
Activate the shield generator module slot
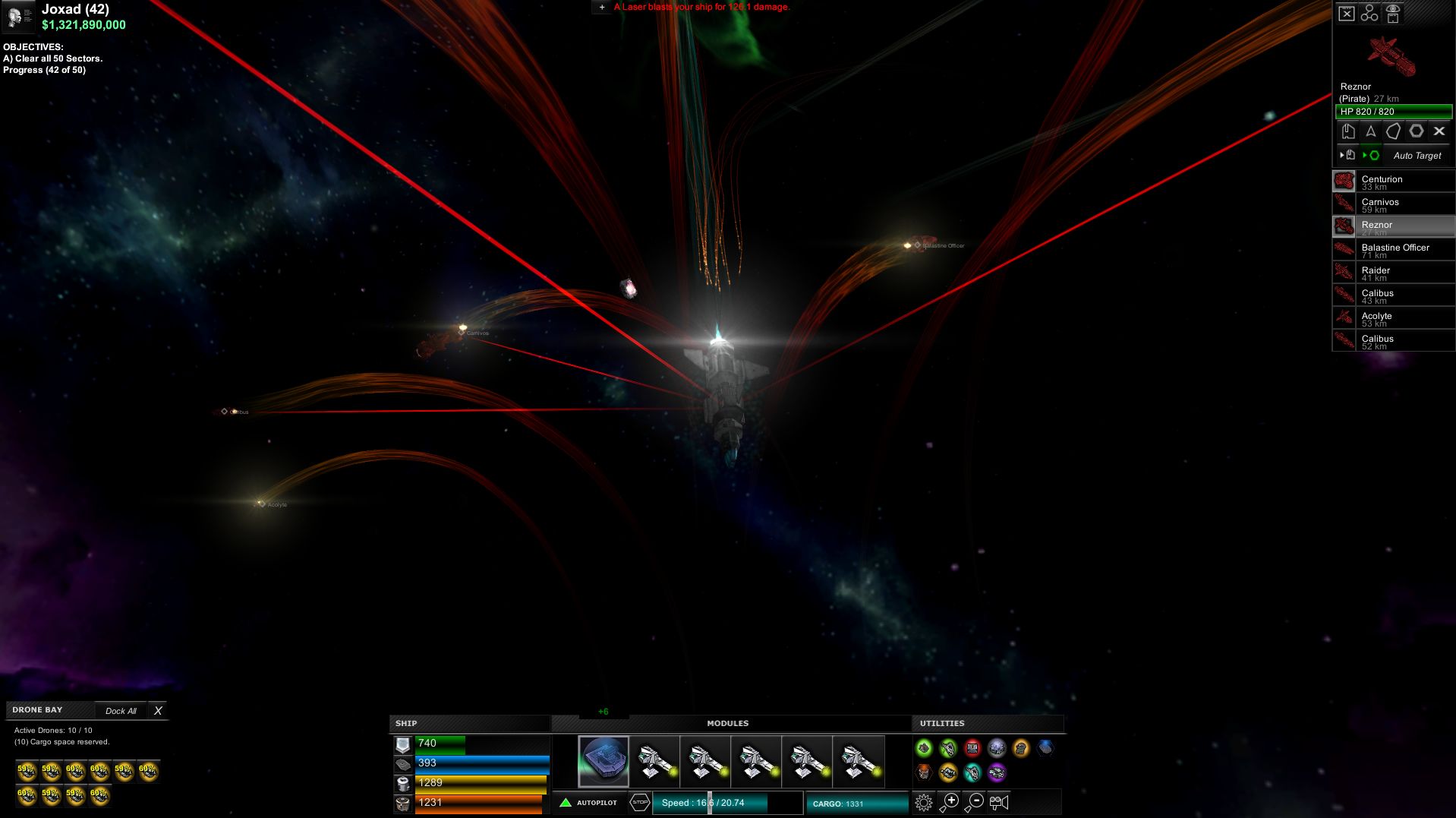605,762
